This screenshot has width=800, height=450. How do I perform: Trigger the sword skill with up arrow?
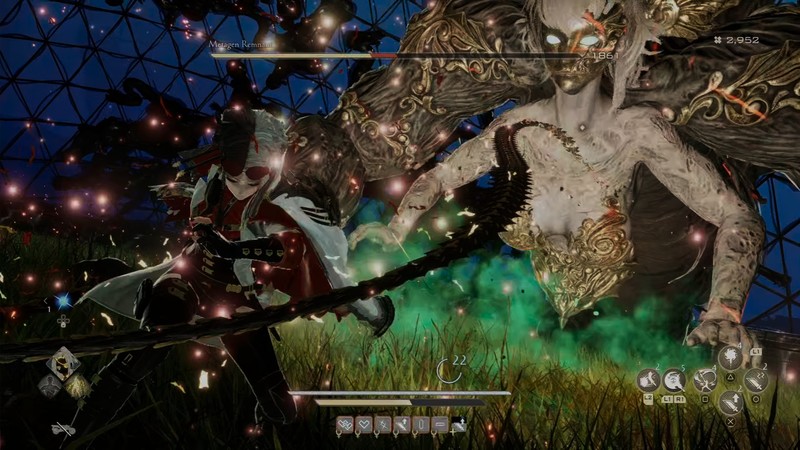click(729, 402)
